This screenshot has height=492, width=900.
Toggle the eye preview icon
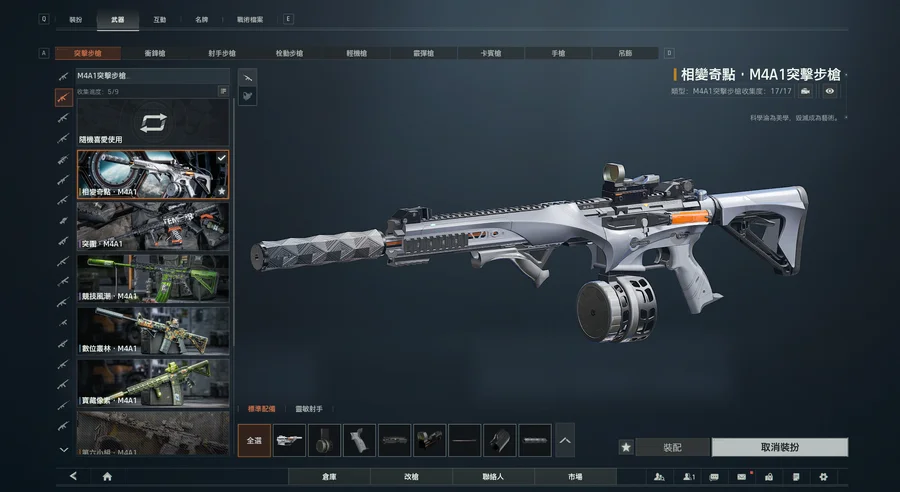(830, 91)
